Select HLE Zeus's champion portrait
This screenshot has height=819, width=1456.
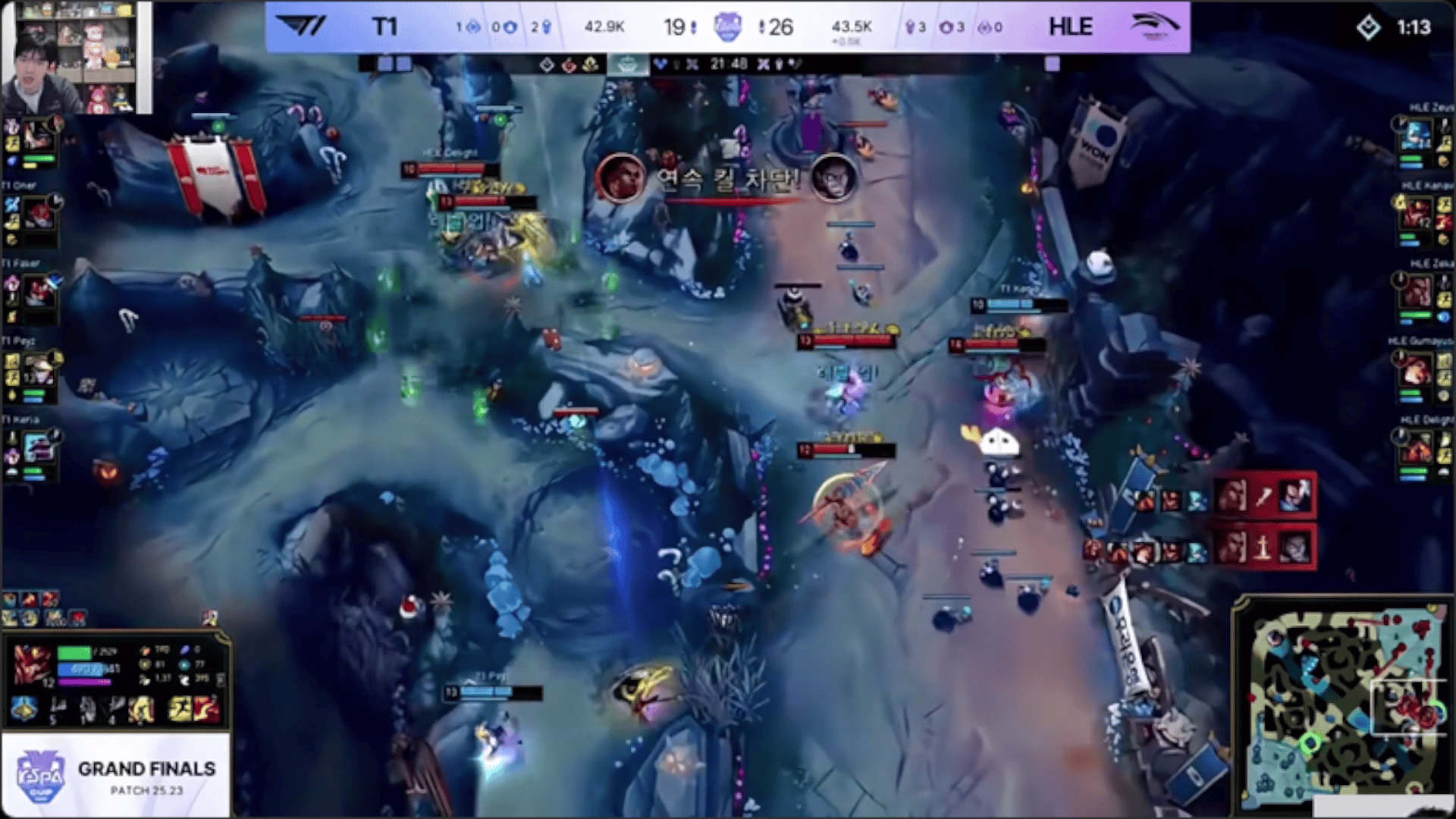tap(1417, 136)
